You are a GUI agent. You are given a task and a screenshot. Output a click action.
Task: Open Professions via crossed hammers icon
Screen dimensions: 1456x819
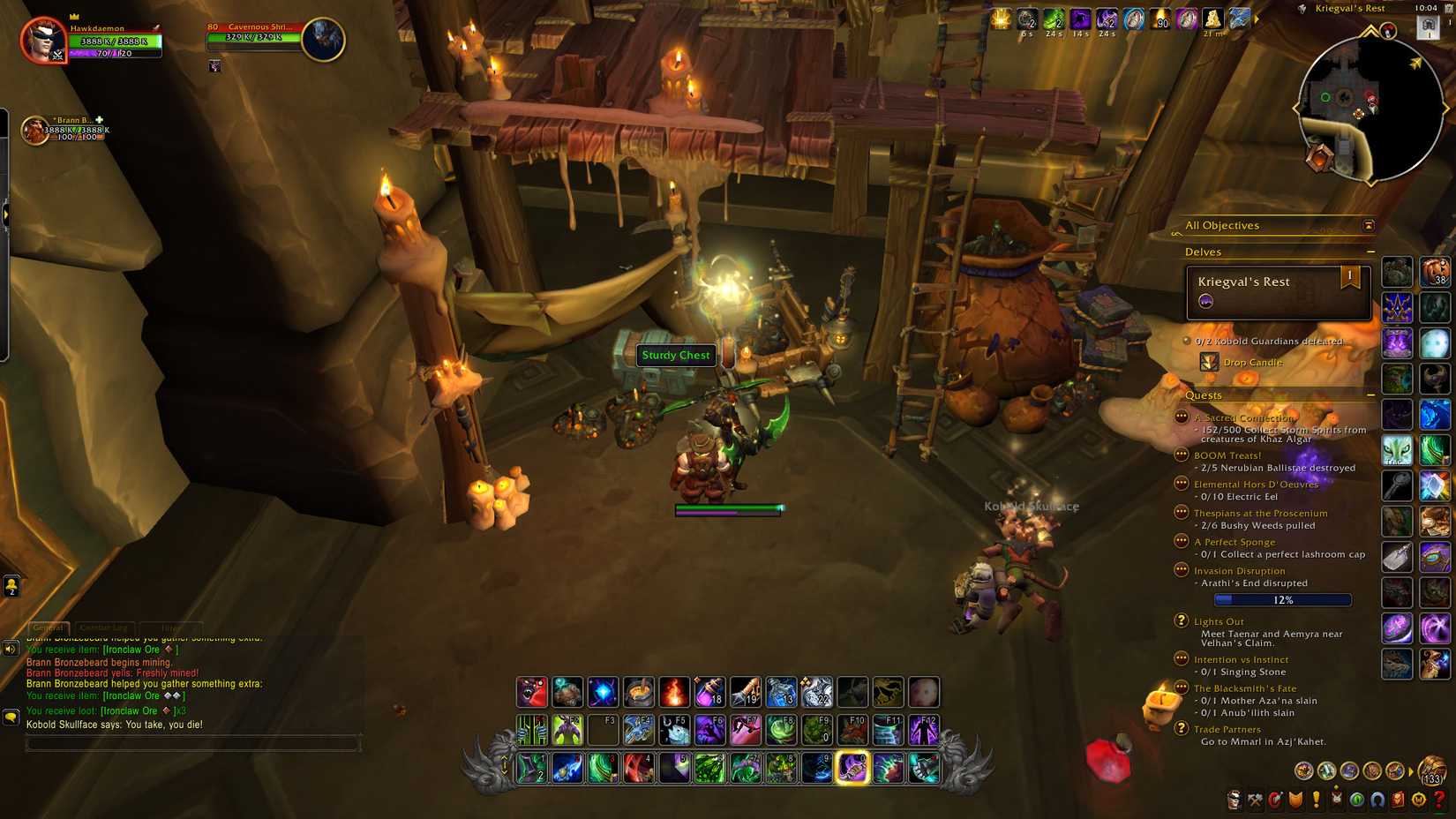click(x=1257, y=800)
